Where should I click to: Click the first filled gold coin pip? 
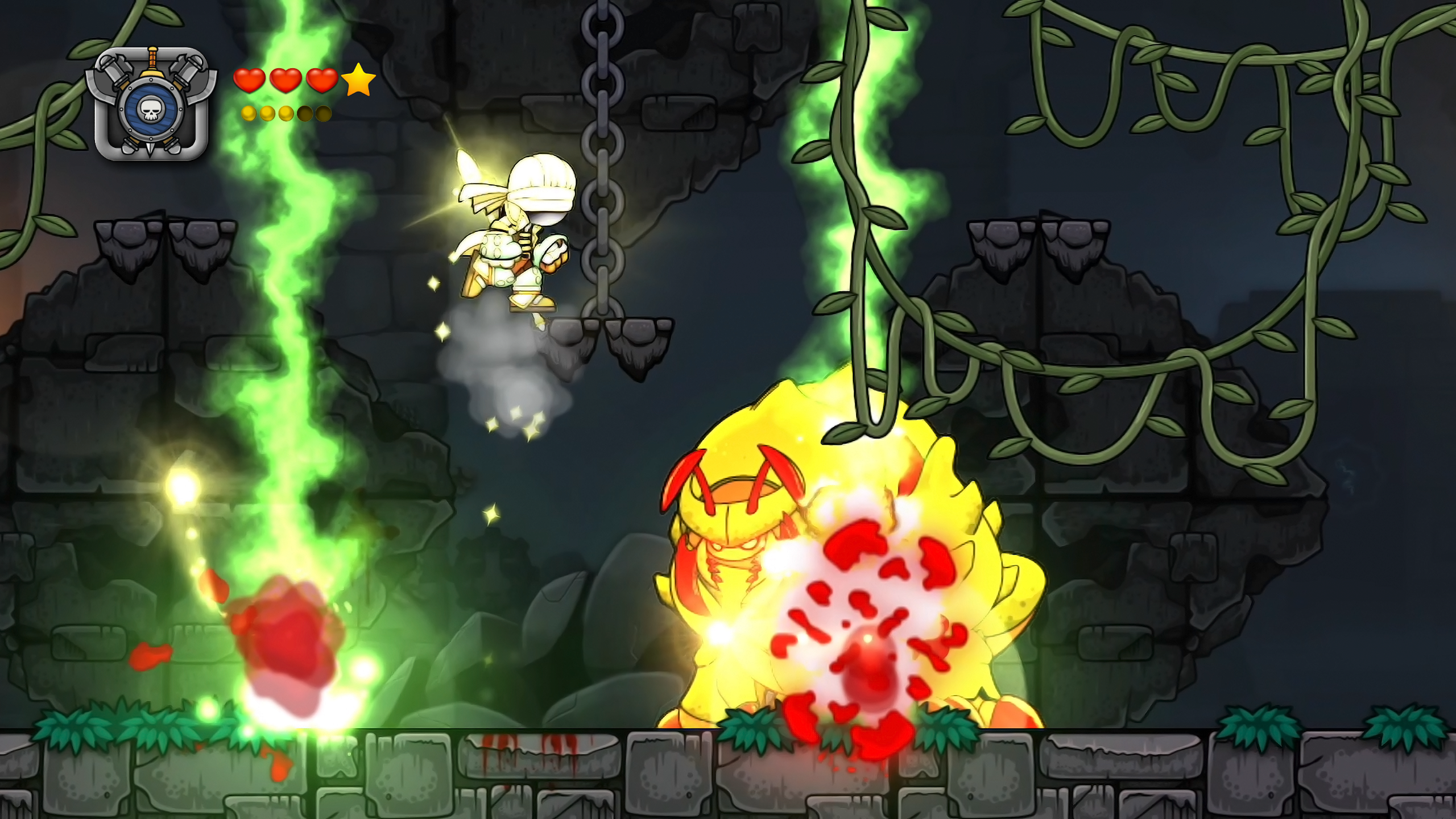[x=249, y=113]
